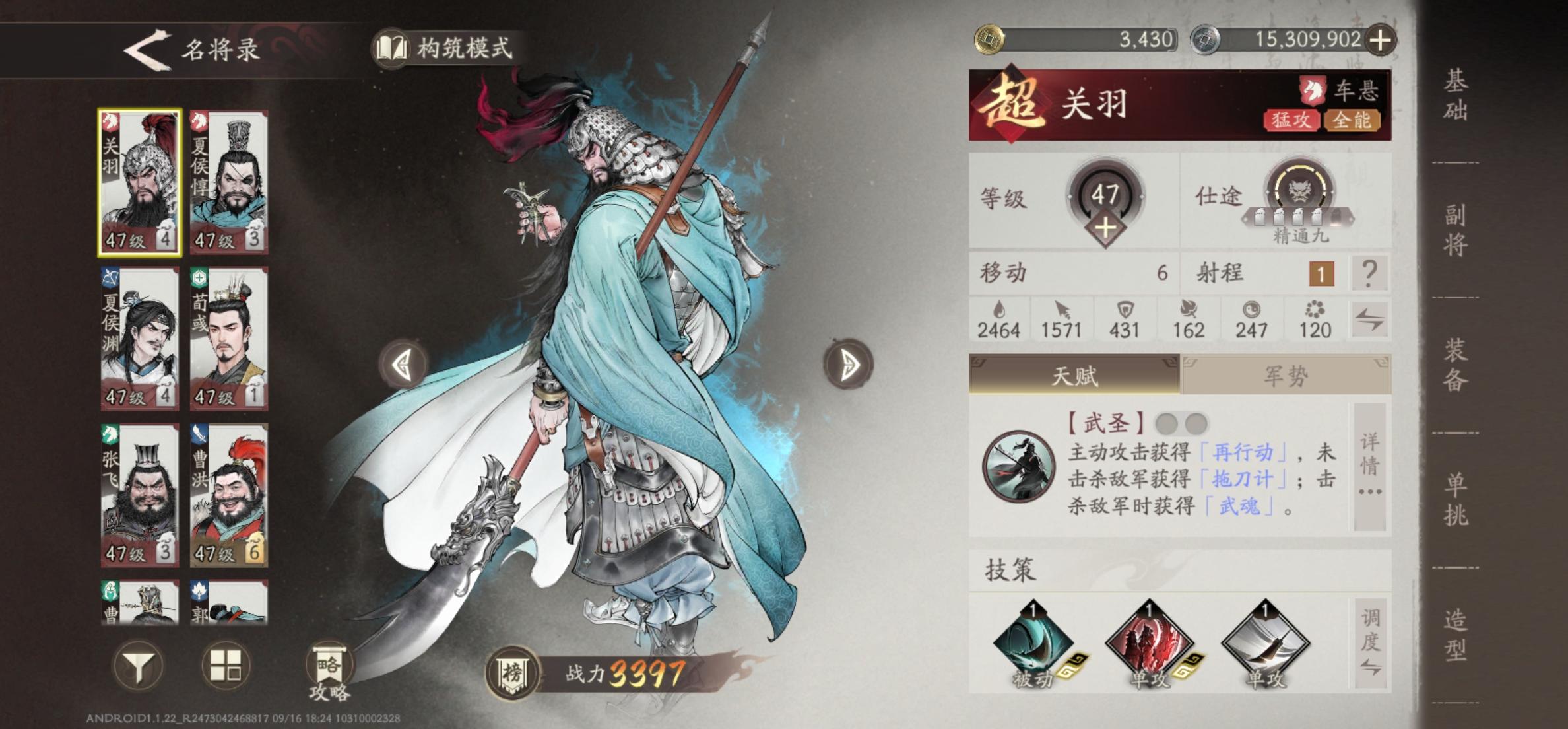Select the 夏侯惇 character portrait
Screen dimensions: 1568x729
[228, 182]
